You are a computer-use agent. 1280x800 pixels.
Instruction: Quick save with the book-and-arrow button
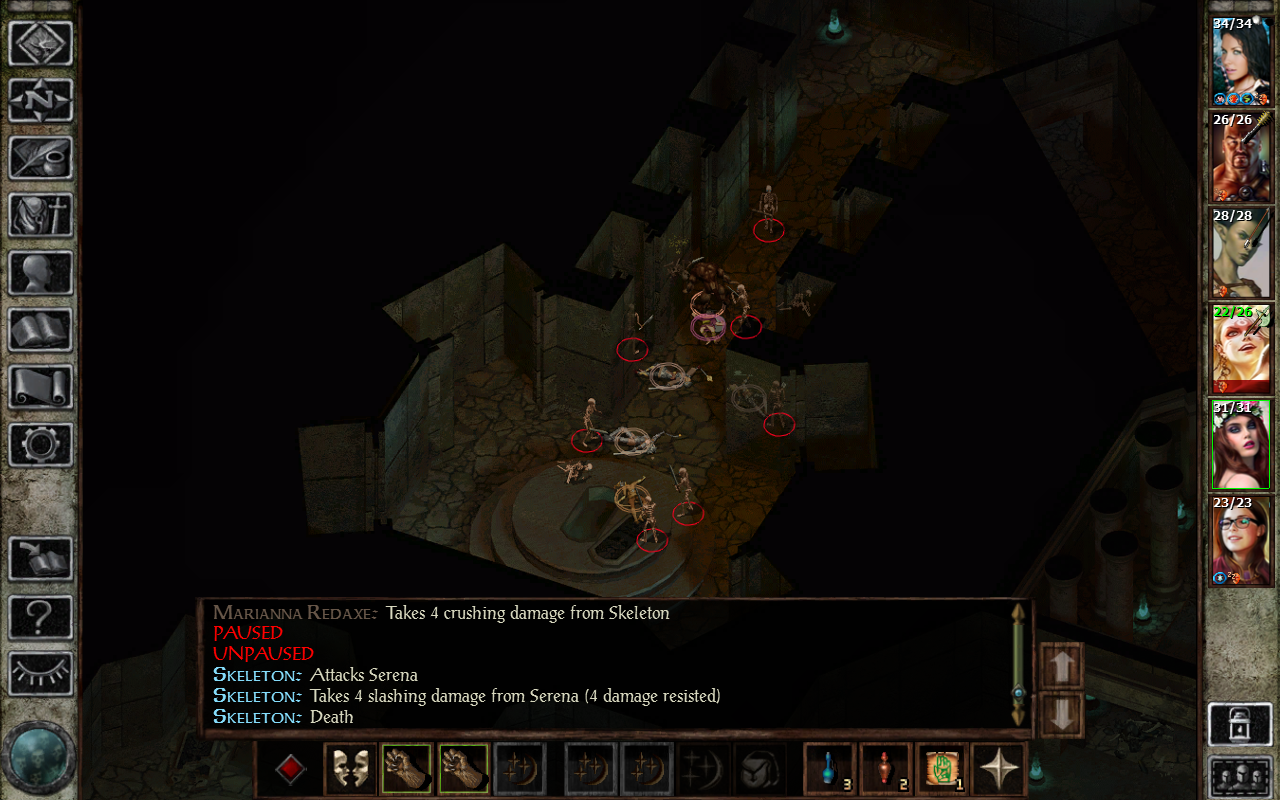pos(41,559)
